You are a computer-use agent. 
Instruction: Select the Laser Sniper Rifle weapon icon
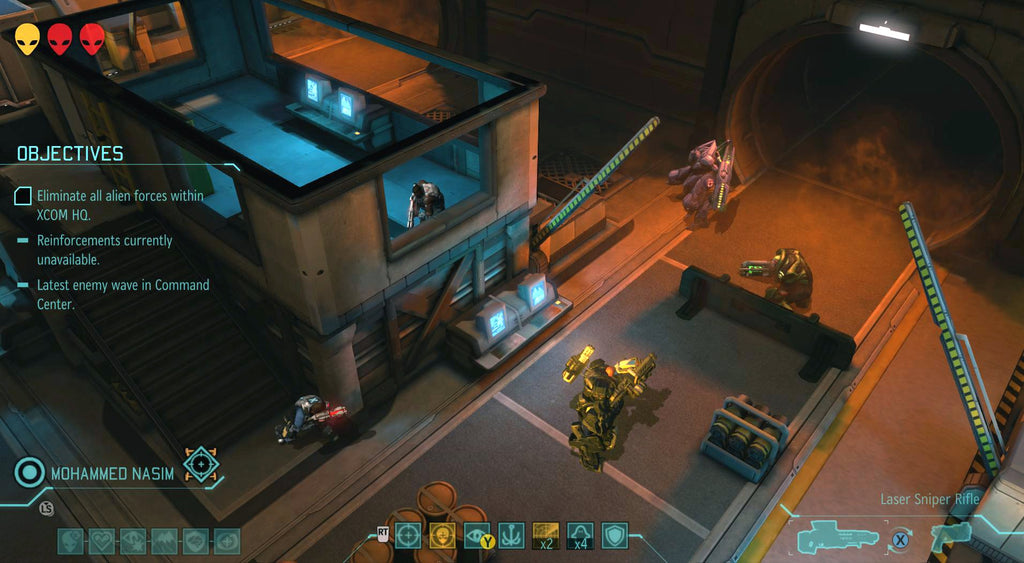point(838,538)
